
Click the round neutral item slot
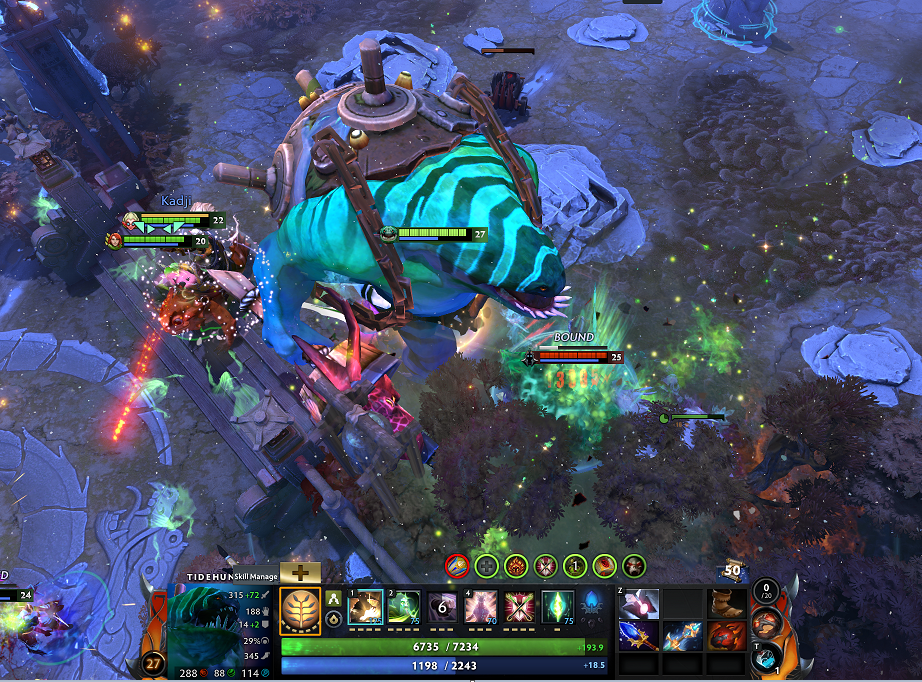tap(766, 622)
